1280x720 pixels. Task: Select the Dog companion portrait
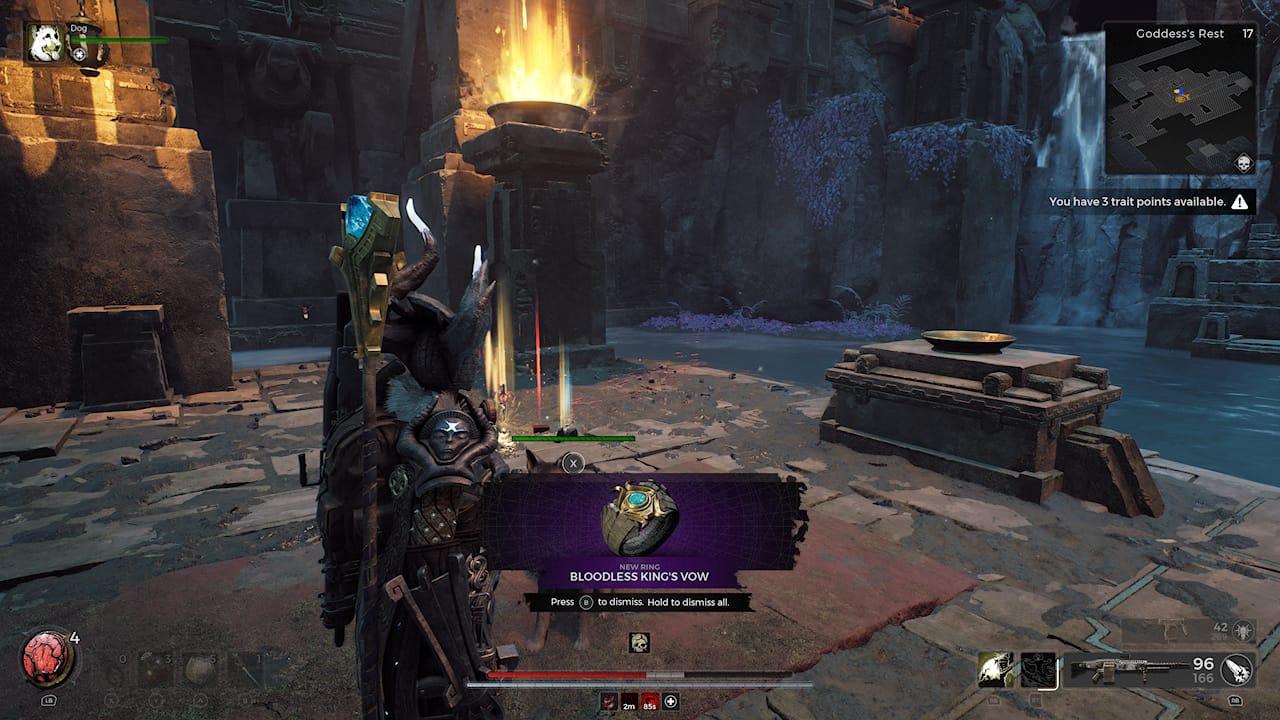pos(45,43)
